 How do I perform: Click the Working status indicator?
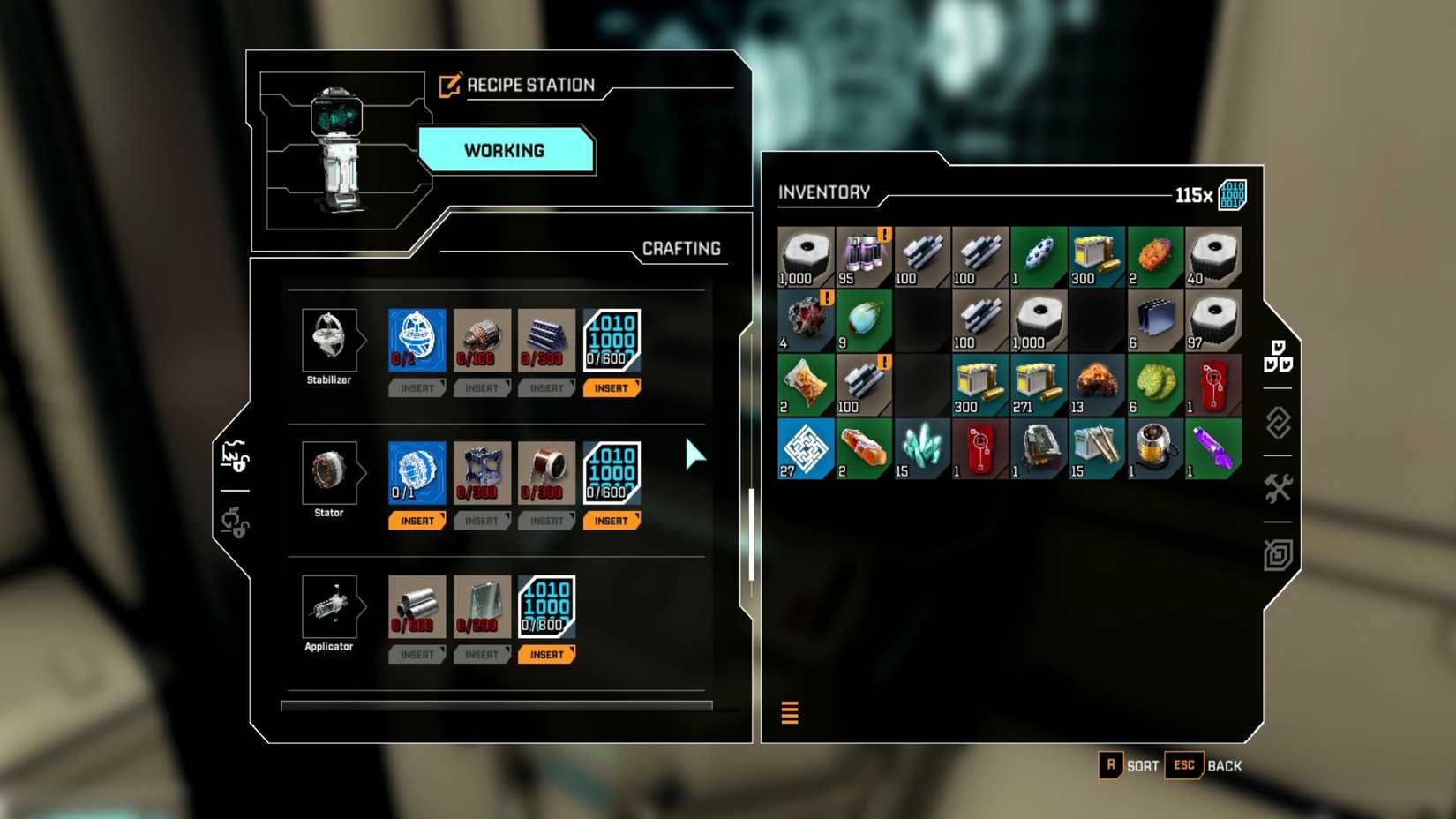(506, 151)
